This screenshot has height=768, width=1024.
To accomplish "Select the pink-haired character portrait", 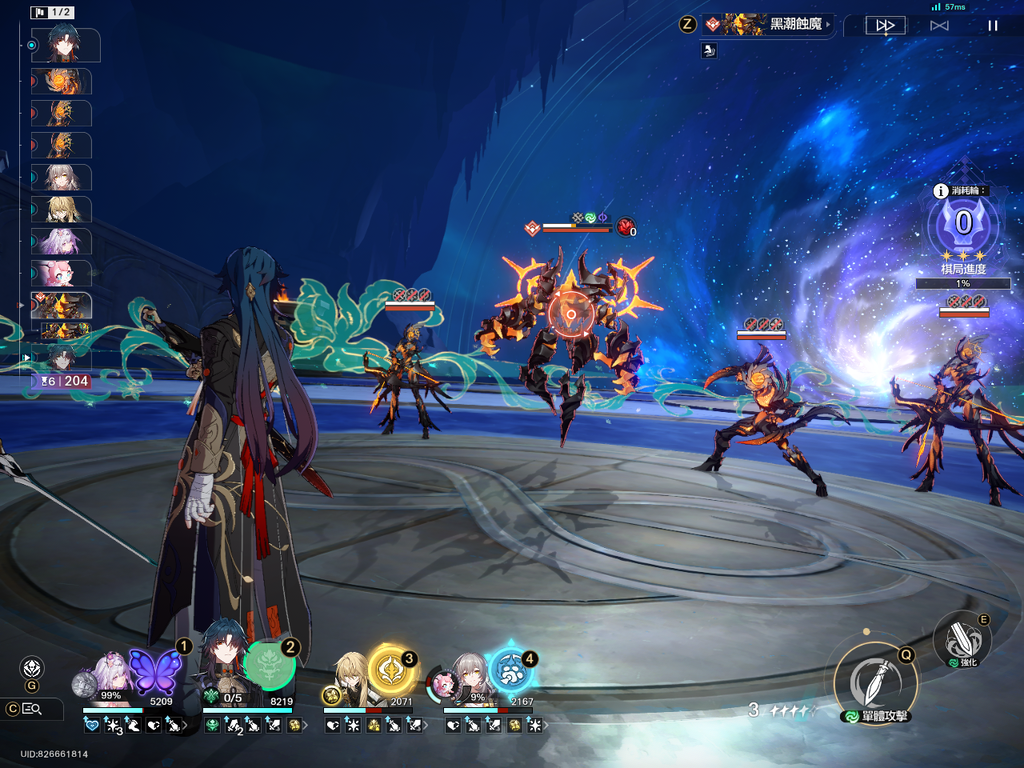I will pyautogui.click(x=110, y=675).
